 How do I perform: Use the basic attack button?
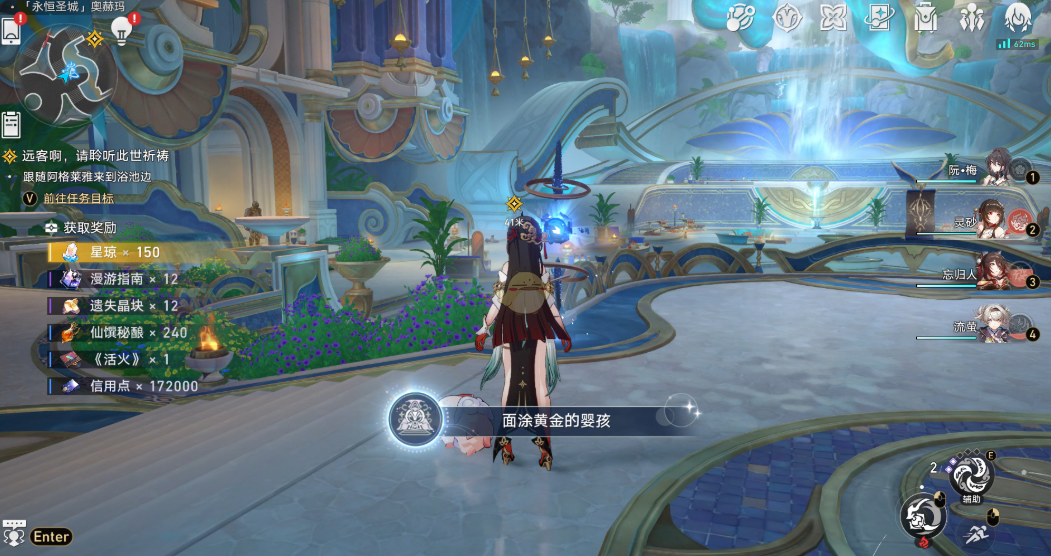click(x=921, y=515)
